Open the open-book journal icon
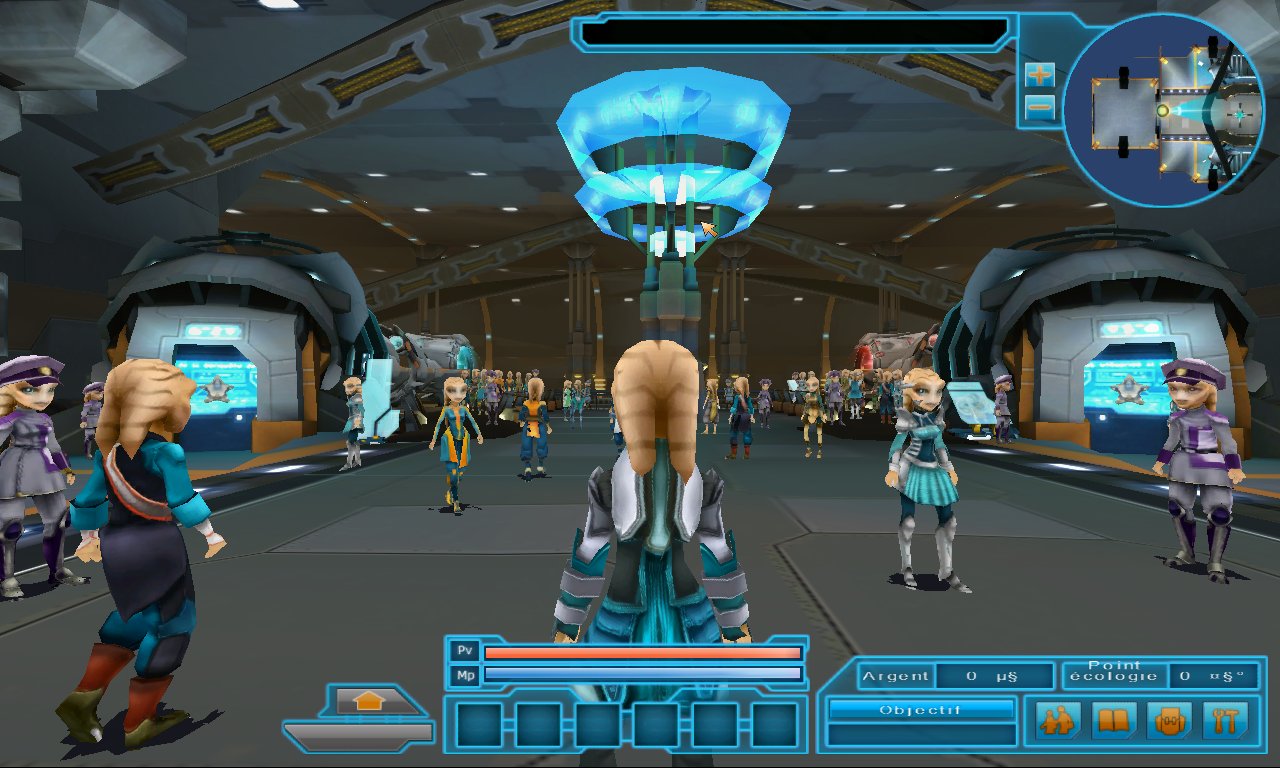The image size is (1280, 768). pyautogui.click(x=1113, y=720)
